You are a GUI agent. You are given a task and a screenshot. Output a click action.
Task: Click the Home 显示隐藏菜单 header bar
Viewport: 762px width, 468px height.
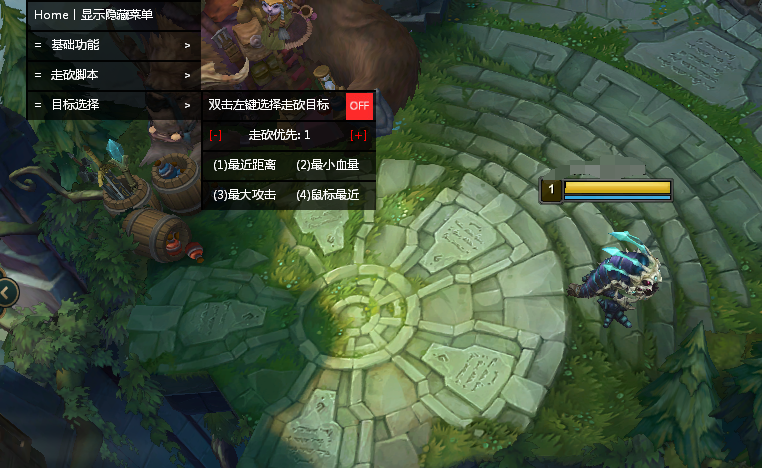coord(112,15)
